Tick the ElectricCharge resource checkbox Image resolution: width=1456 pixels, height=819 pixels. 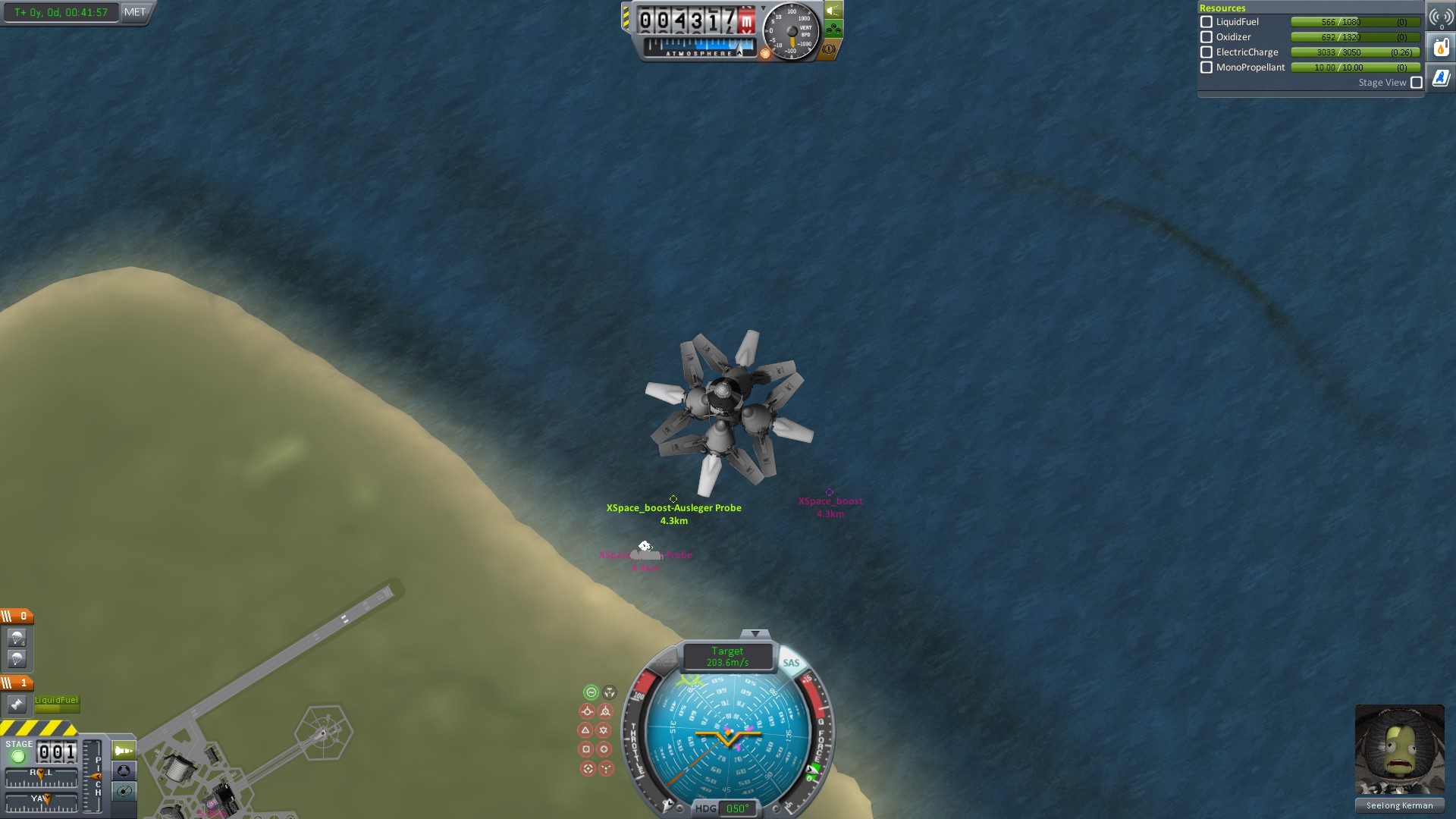1207,52
